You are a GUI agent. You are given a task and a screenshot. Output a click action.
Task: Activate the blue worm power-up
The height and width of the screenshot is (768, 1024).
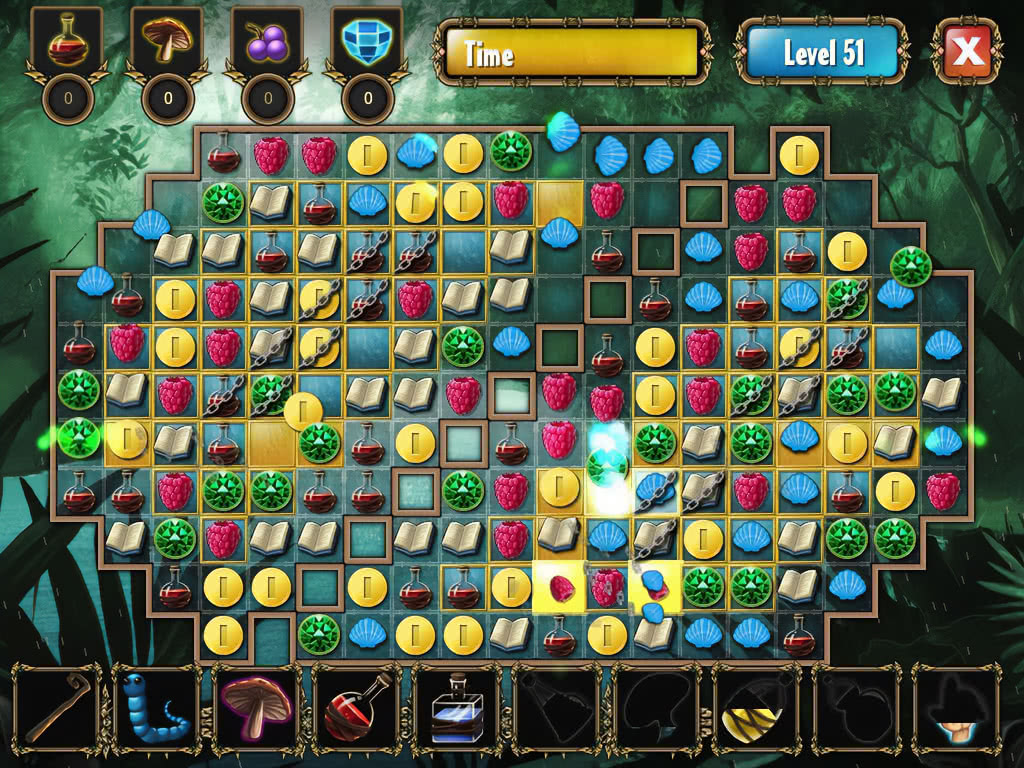click(156, 707)
